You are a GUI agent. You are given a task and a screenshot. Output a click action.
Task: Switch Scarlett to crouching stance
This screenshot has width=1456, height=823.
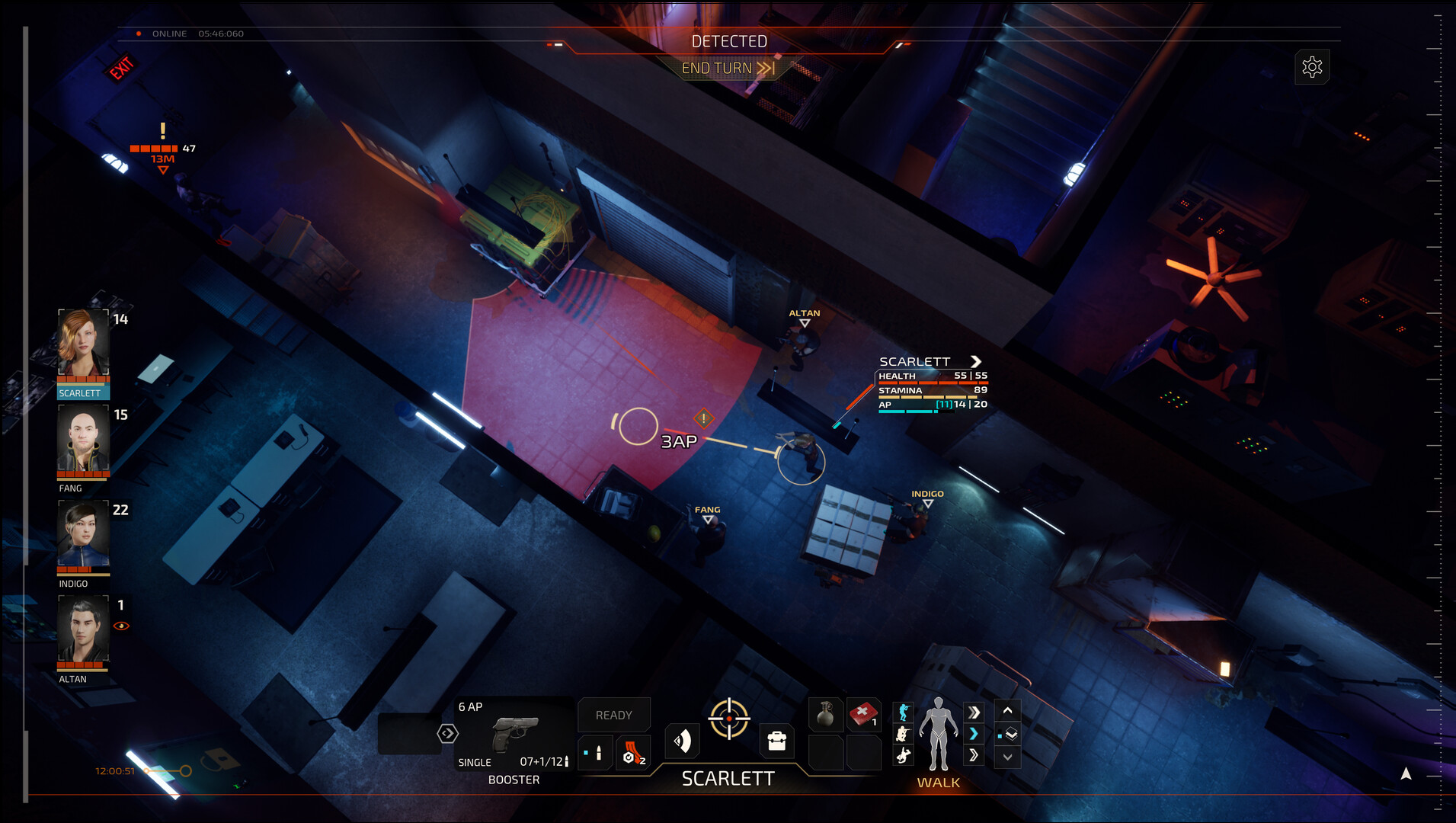click(x=904, y=735)
